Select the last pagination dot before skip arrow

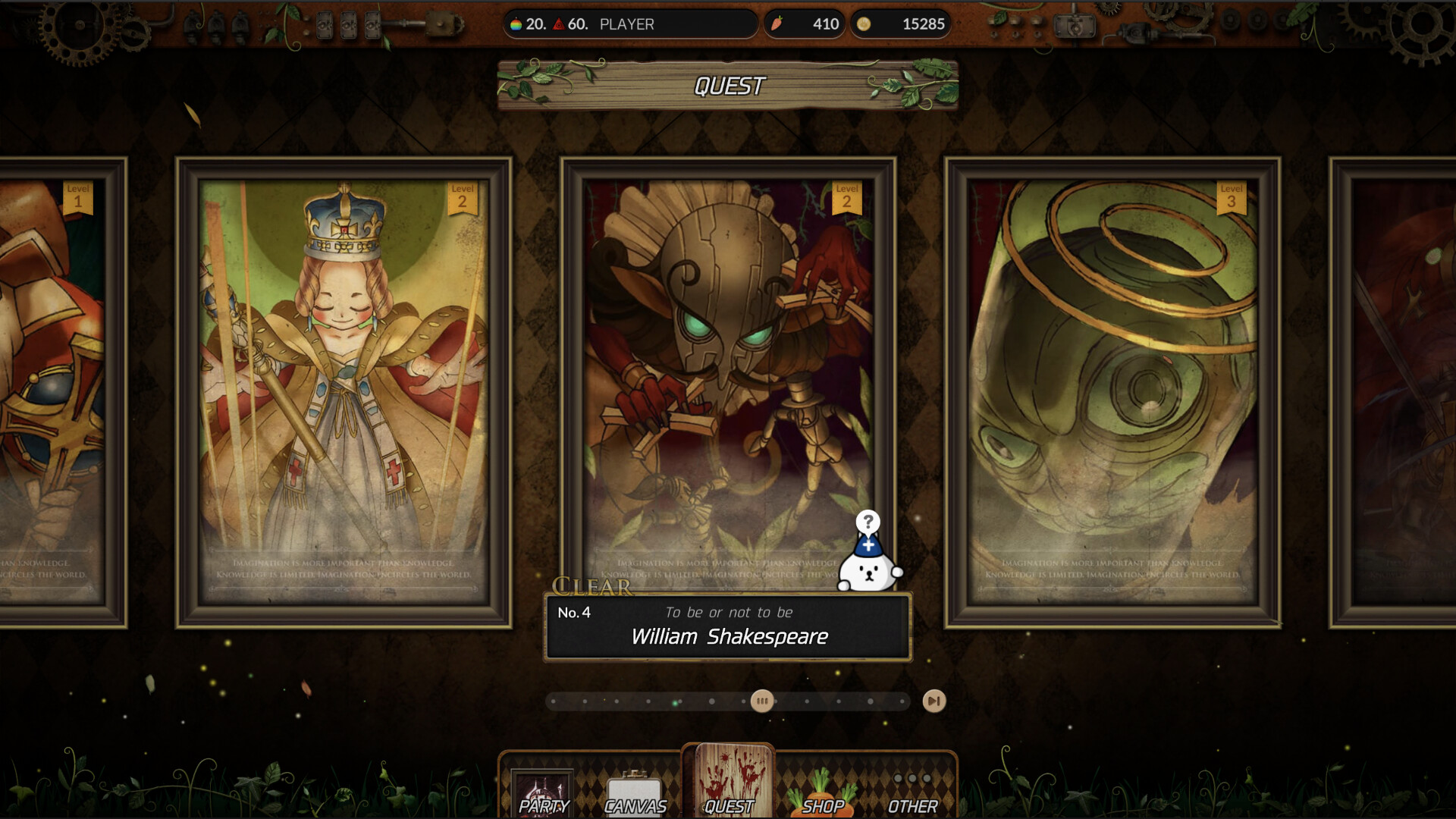click(x=902, y=701)
